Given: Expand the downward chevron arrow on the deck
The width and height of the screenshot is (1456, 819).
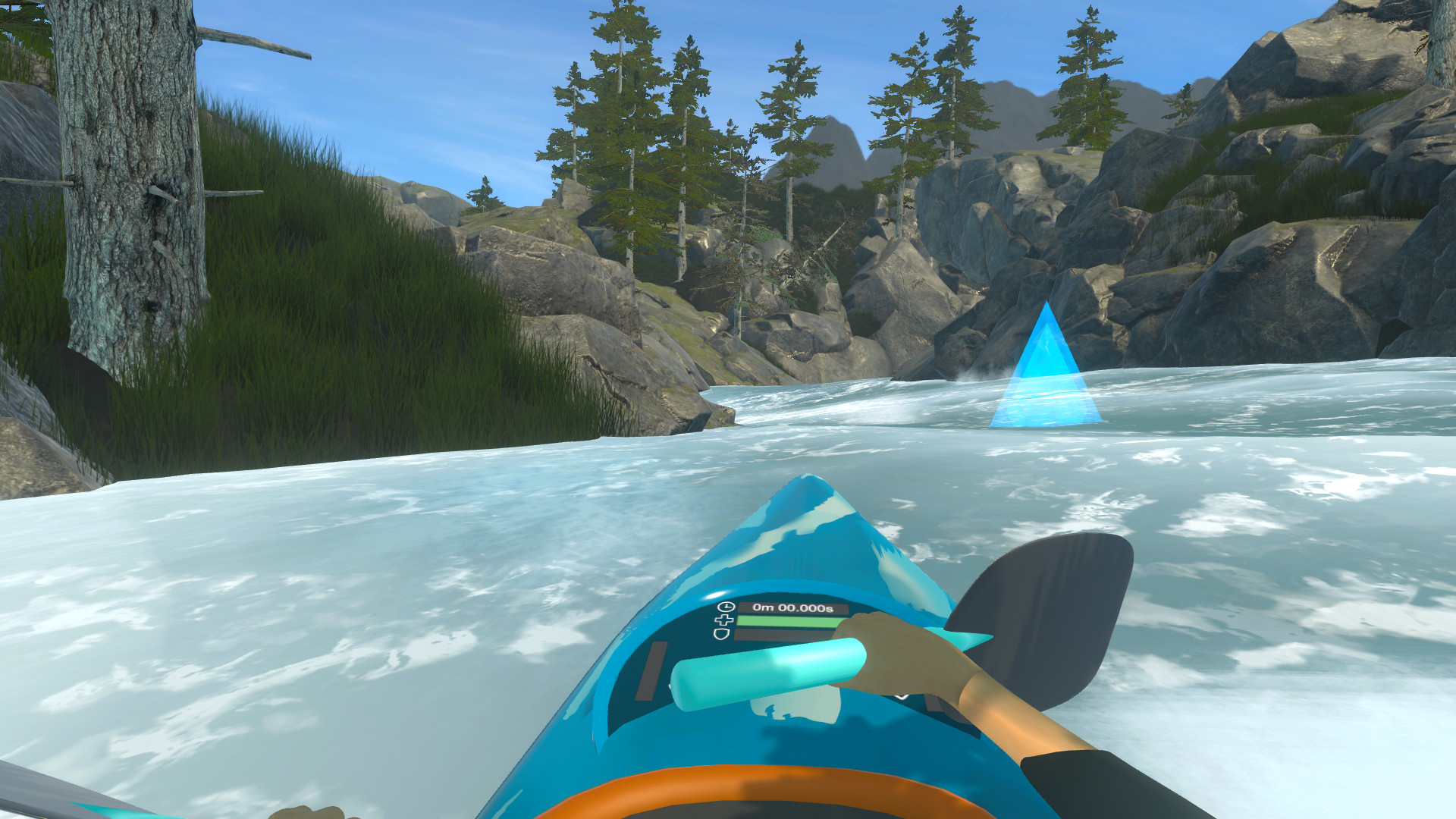Looking at the screenshot, I should [901, 696].
